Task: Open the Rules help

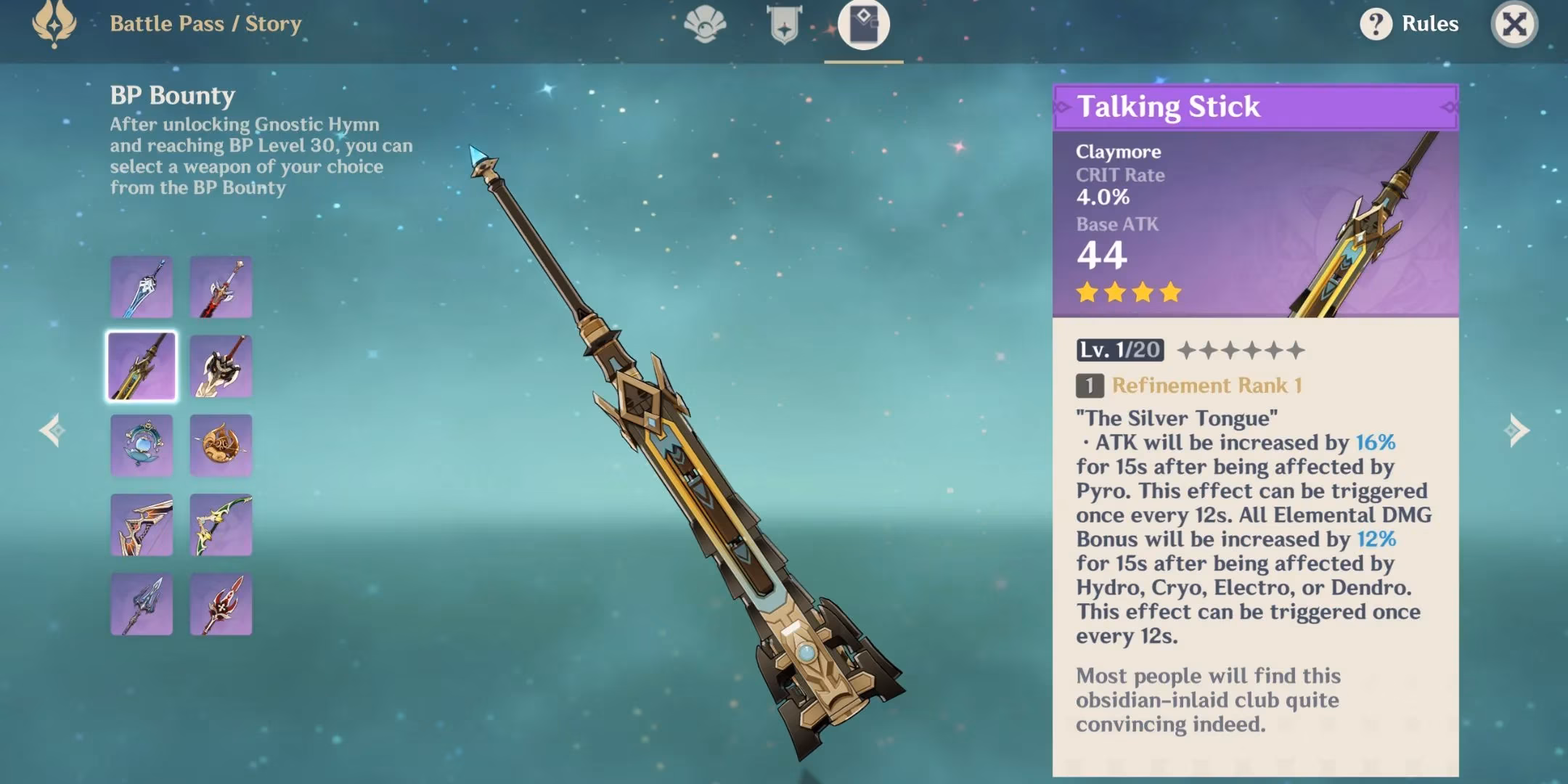Action: coord(1409,24)
